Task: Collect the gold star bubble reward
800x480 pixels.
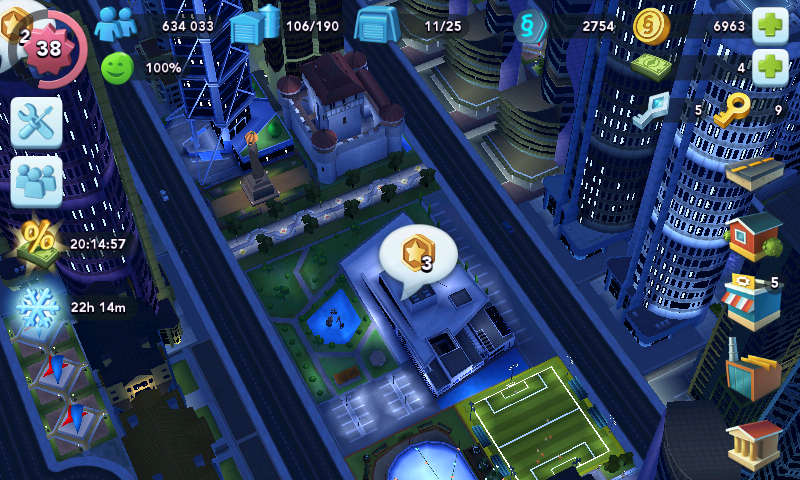Action: tap(418, 257)
